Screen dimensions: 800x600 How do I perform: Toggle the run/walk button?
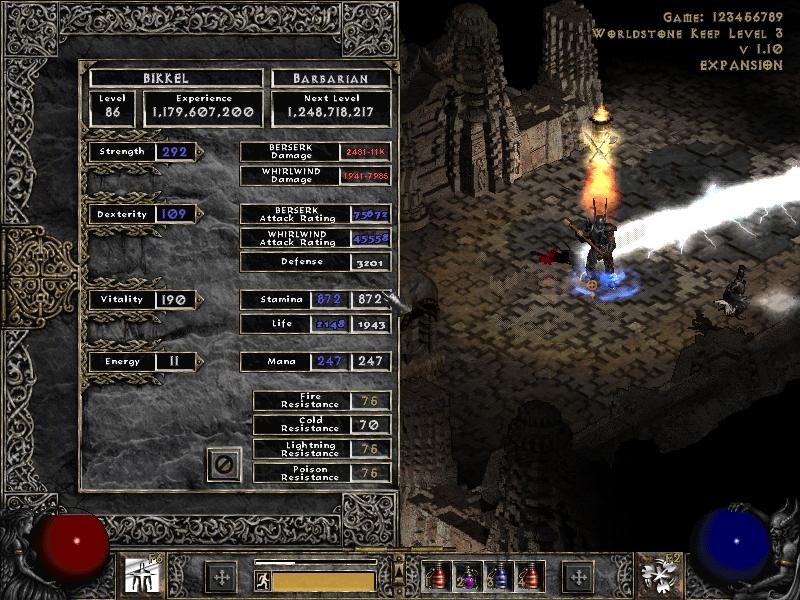click(261, 580)
